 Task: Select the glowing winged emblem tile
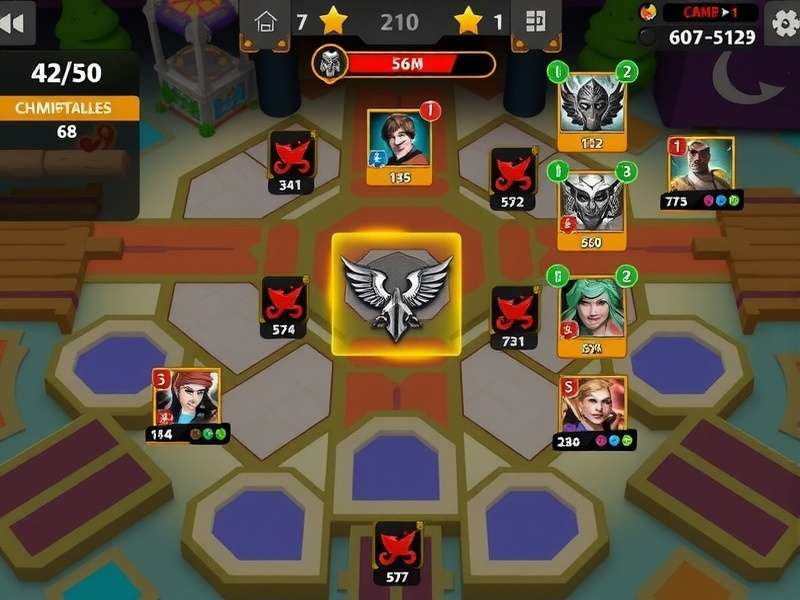(x=396, y=294)
